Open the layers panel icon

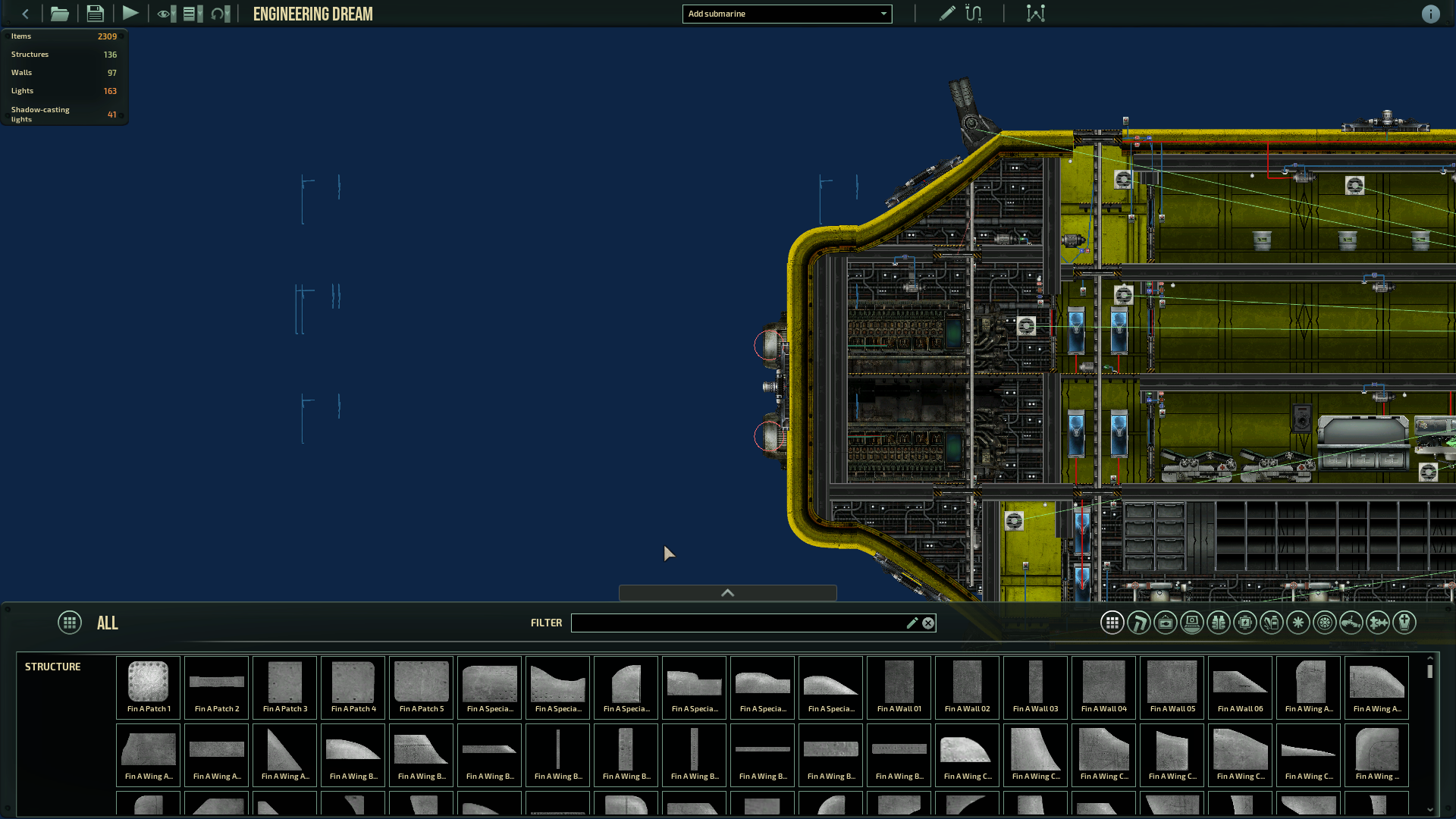190,14
